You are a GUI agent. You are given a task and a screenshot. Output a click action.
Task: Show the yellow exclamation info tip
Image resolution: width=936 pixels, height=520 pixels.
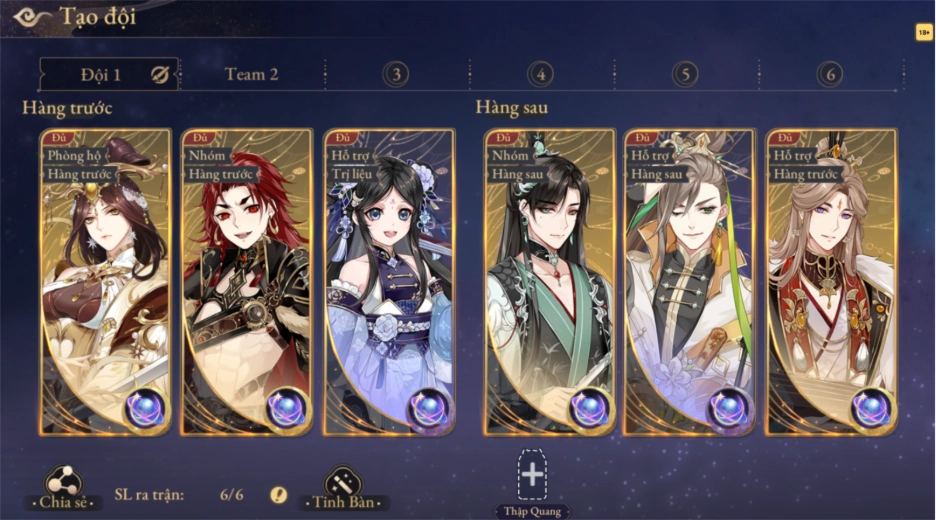[x=279, y=494]
